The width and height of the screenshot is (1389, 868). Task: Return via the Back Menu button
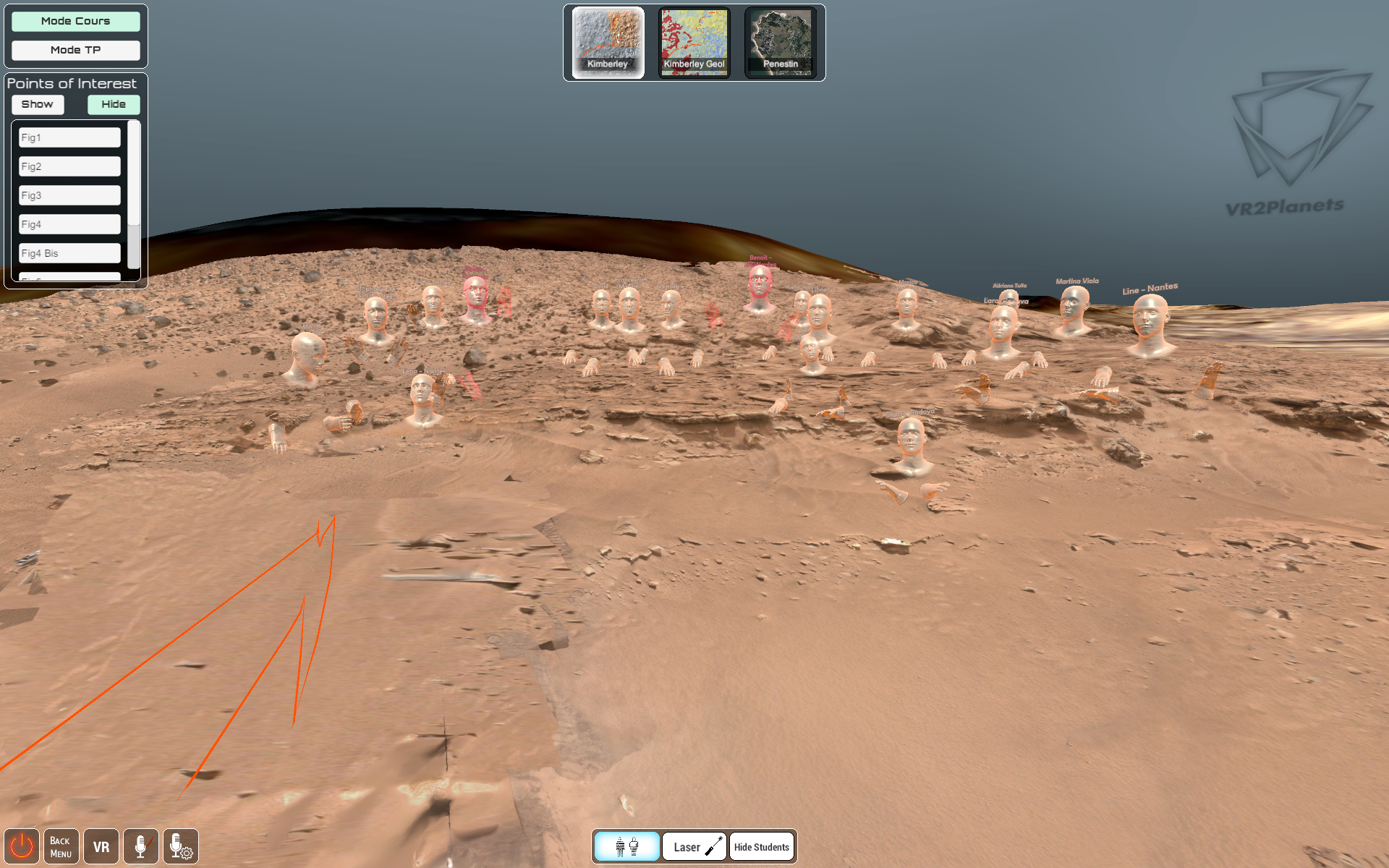coord(61,846)
